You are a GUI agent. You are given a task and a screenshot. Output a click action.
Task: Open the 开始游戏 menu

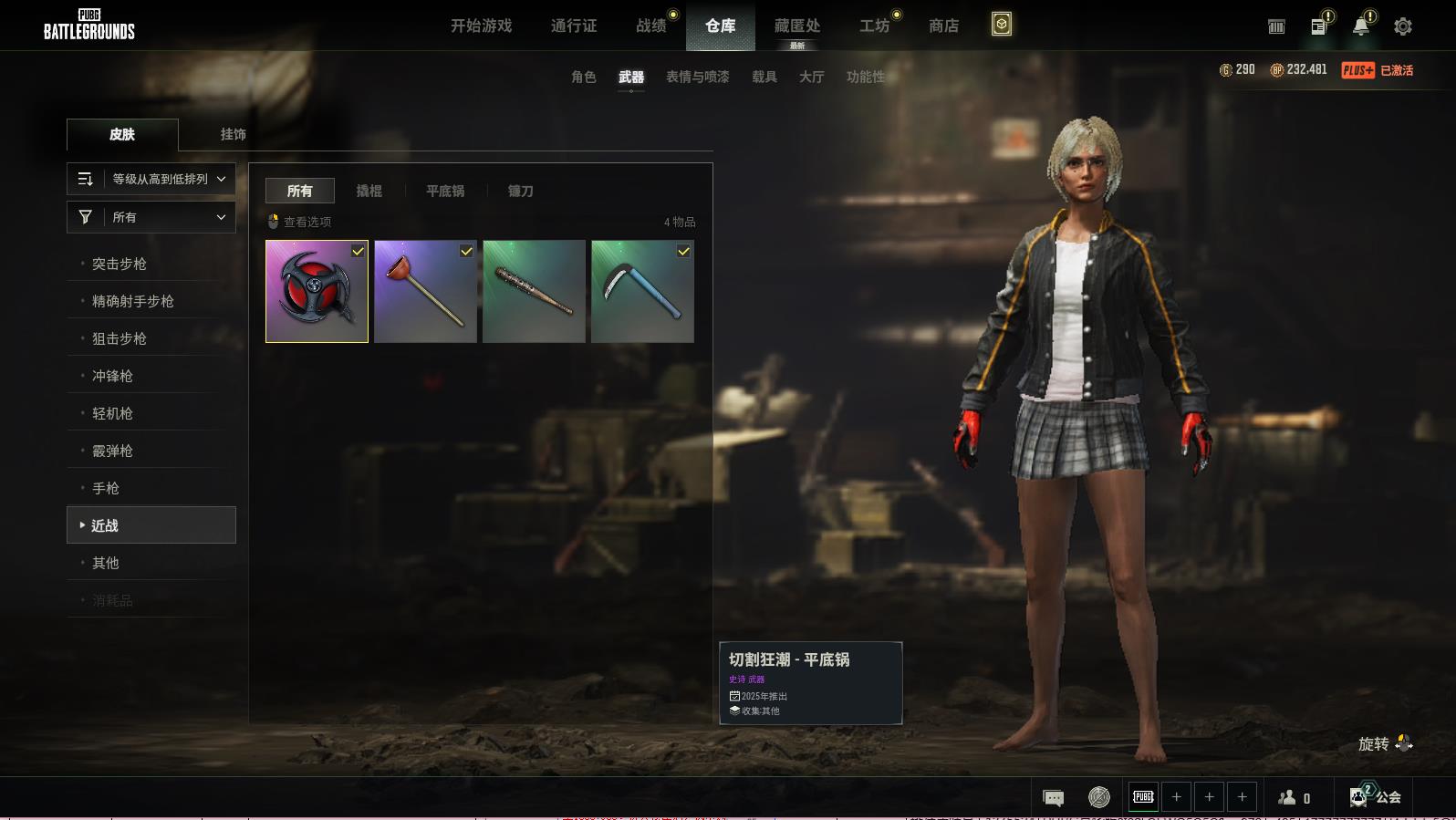481,26
